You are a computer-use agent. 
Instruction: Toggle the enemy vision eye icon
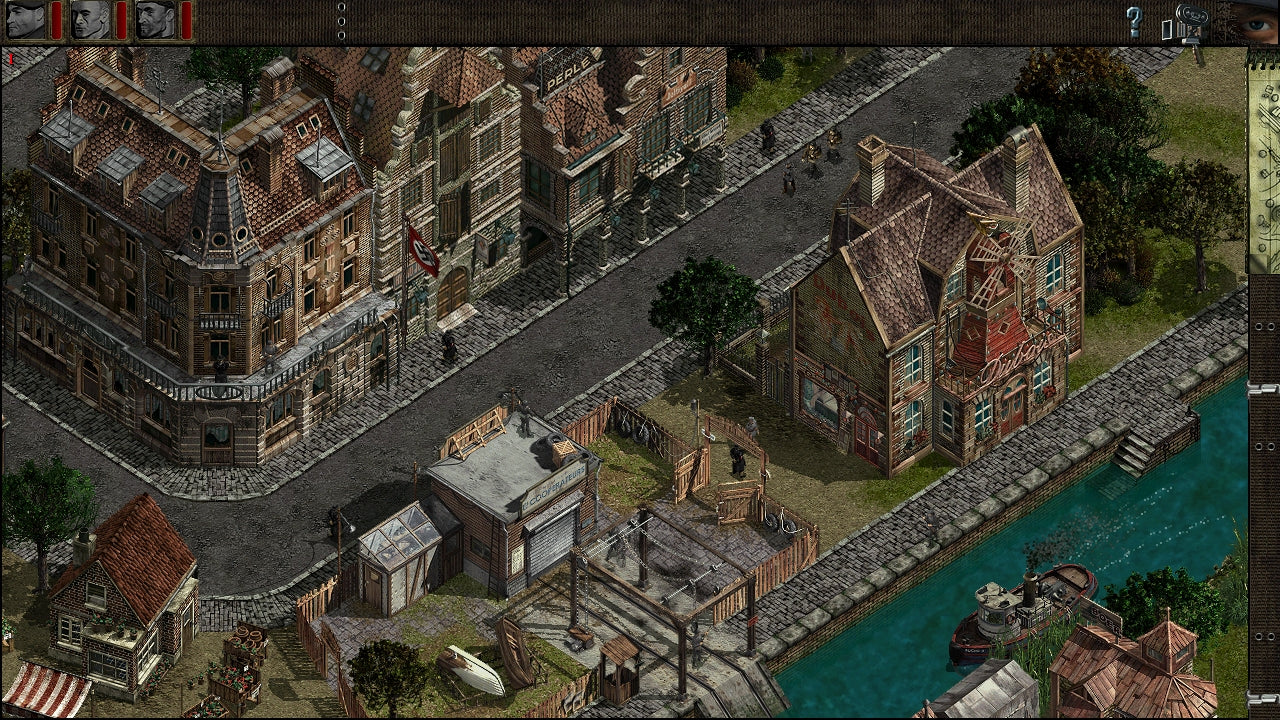click(1256, 22)
